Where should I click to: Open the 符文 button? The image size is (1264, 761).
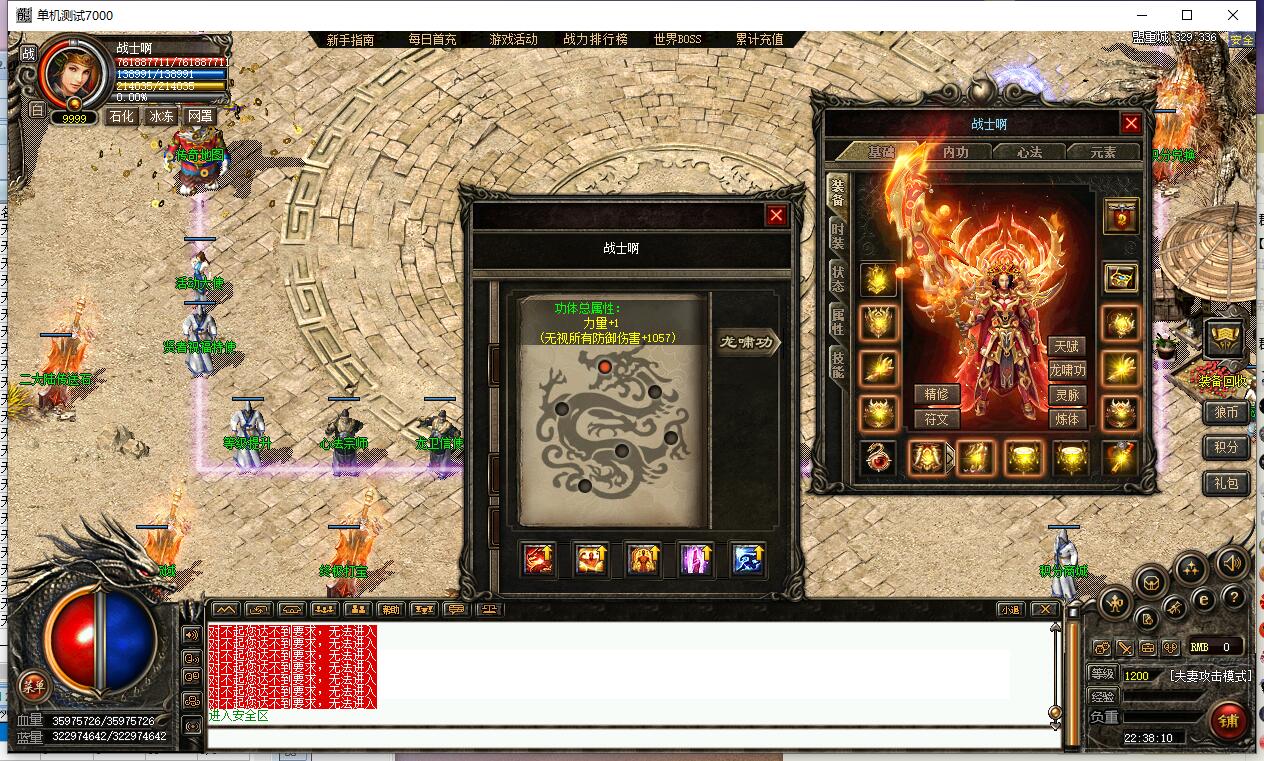(x=936, y=419)
